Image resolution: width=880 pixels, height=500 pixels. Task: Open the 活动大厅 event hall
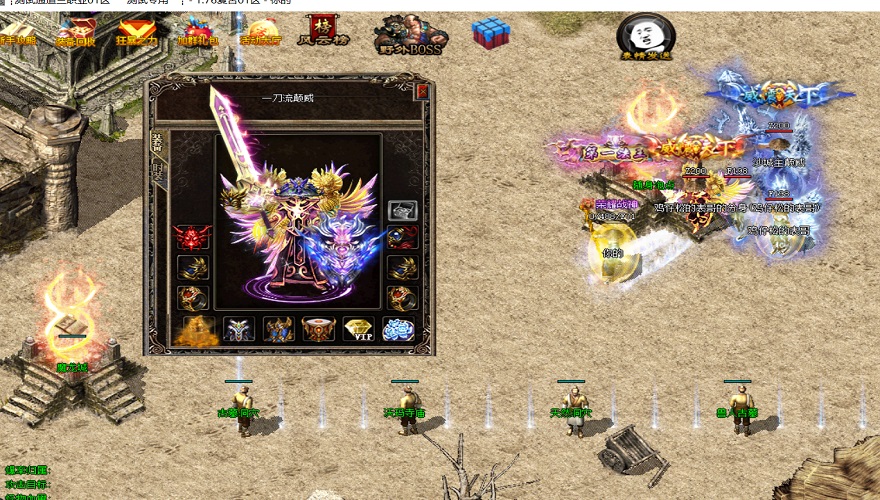(259, 34)
